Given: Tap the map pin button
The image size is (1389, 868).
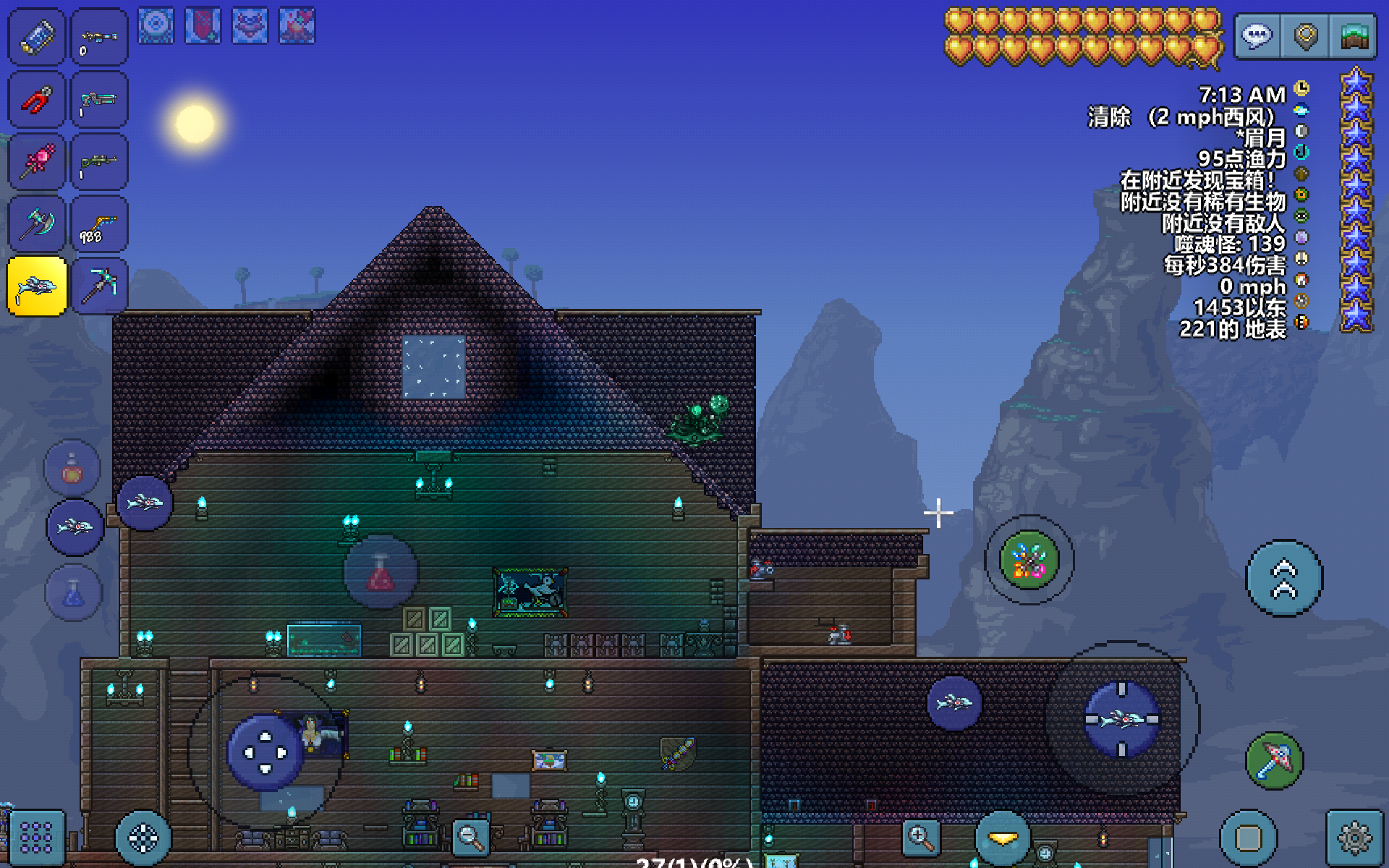Looking at the screenshot, I should 1305,35.
